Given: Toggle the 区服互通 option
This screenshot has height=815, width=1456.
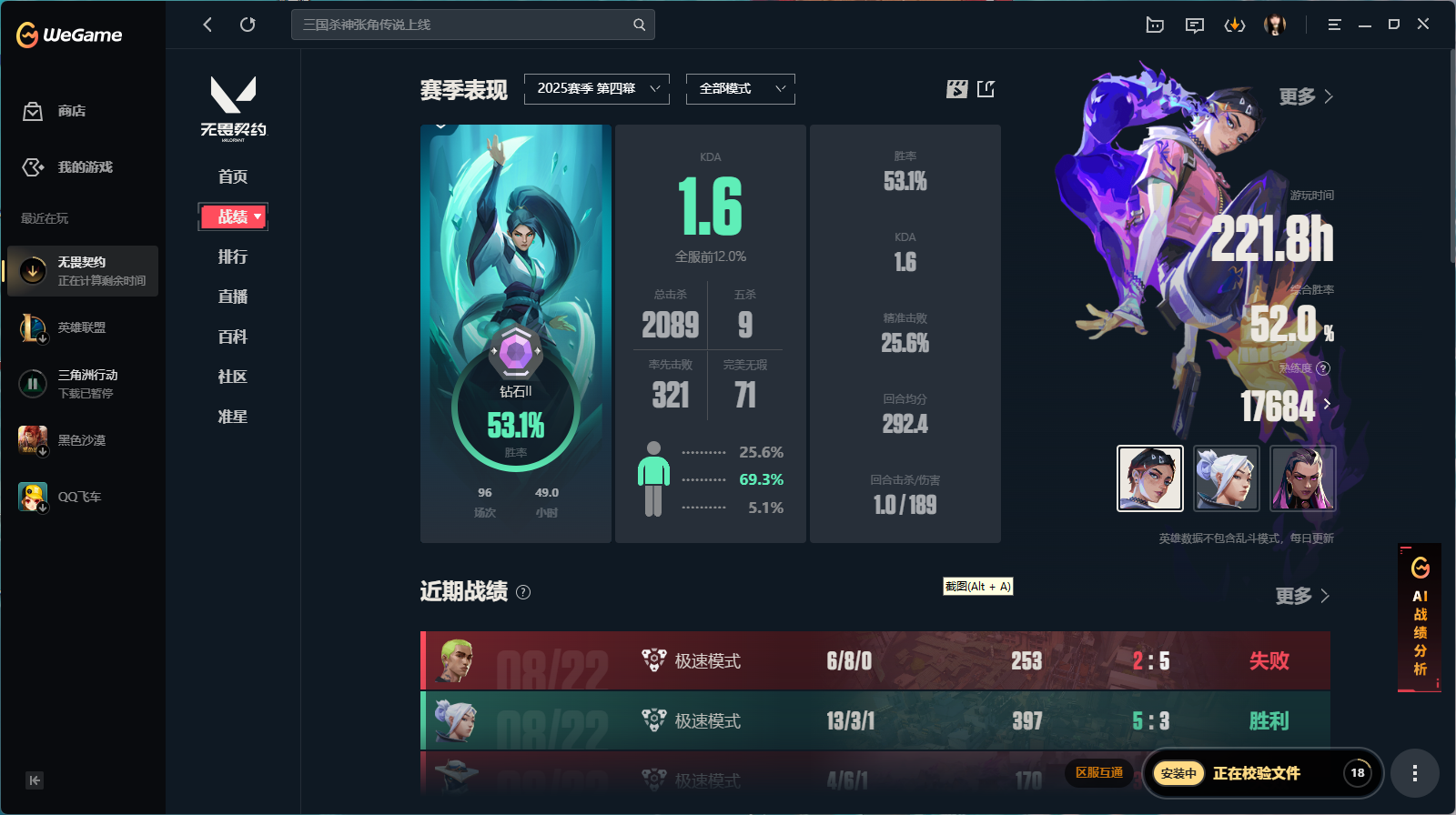Looking at the screenshot, I should [1097, 772].
